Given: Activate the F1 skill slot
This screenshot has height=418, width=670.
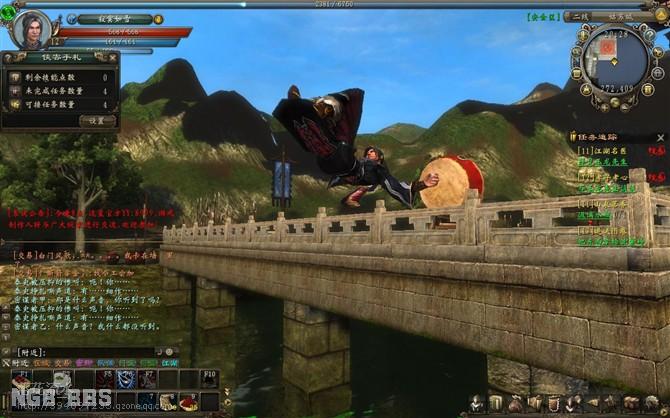Looking at the screenshot, I should coord(22,379).
